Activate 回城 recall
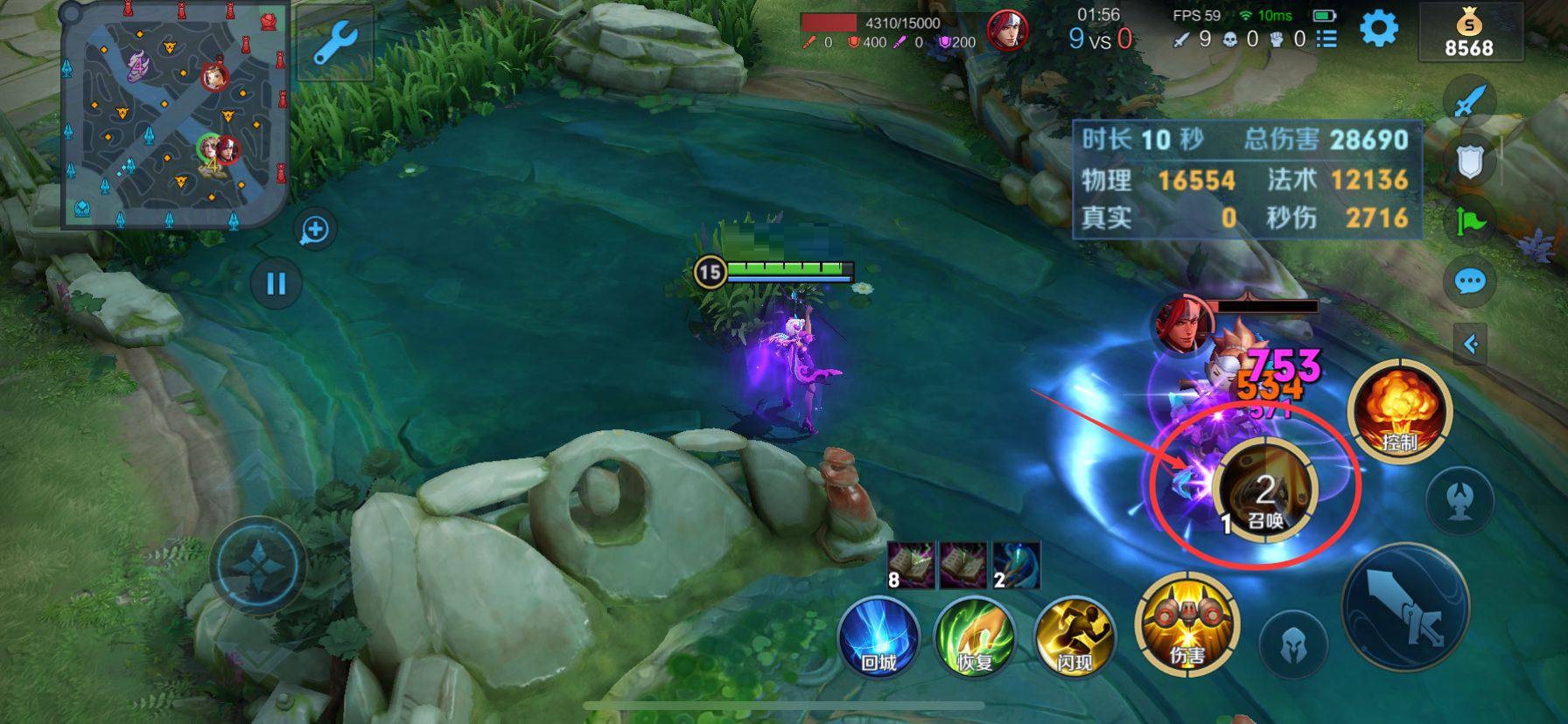This screenshot has width=1568, height=724. tap(878, 637)
